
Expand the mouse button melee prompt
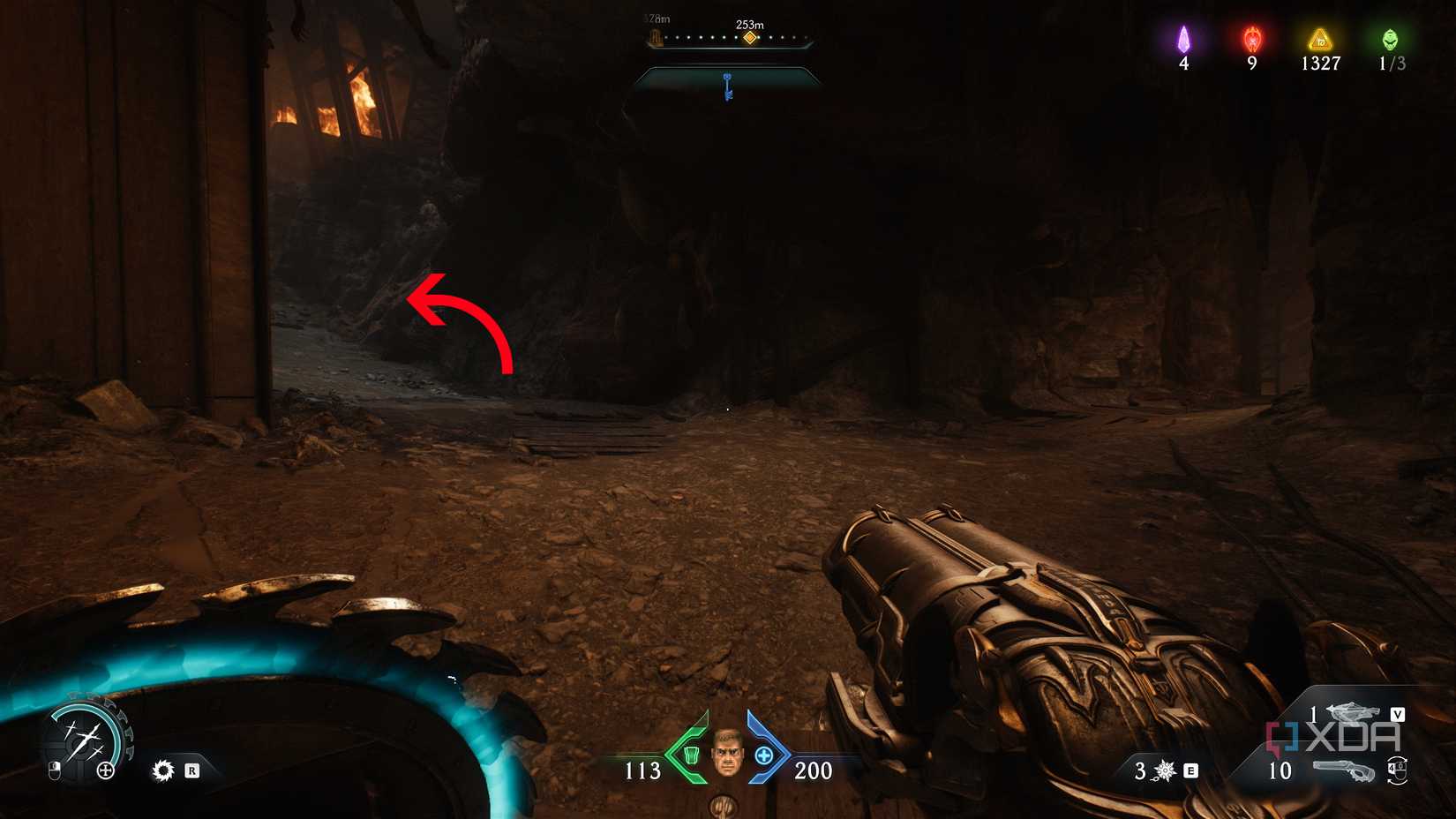(x=56, y=770)
